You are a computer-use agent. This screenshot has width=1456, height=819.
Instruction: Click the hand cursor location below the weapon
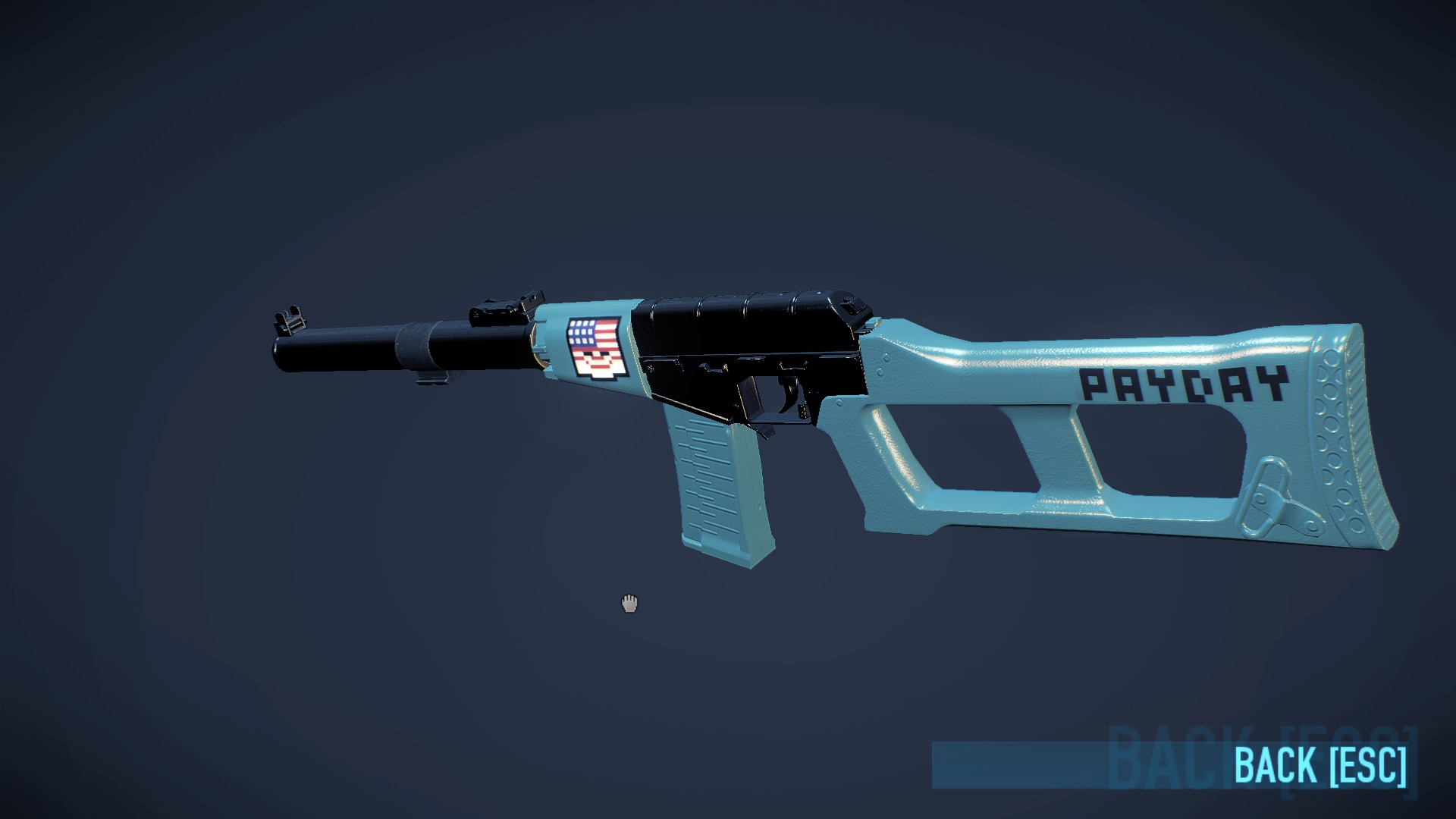(x=628, y=603)
